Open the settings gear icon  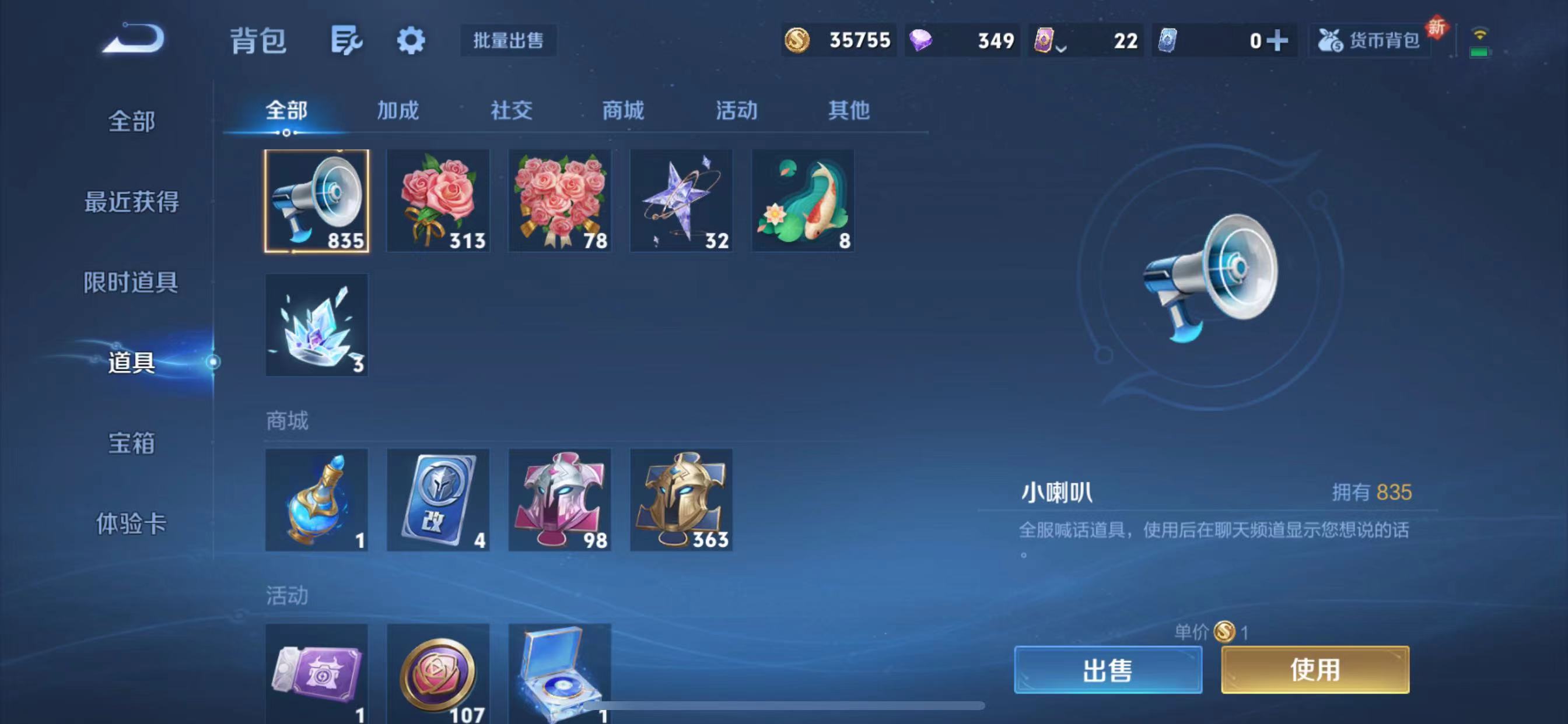411,40
